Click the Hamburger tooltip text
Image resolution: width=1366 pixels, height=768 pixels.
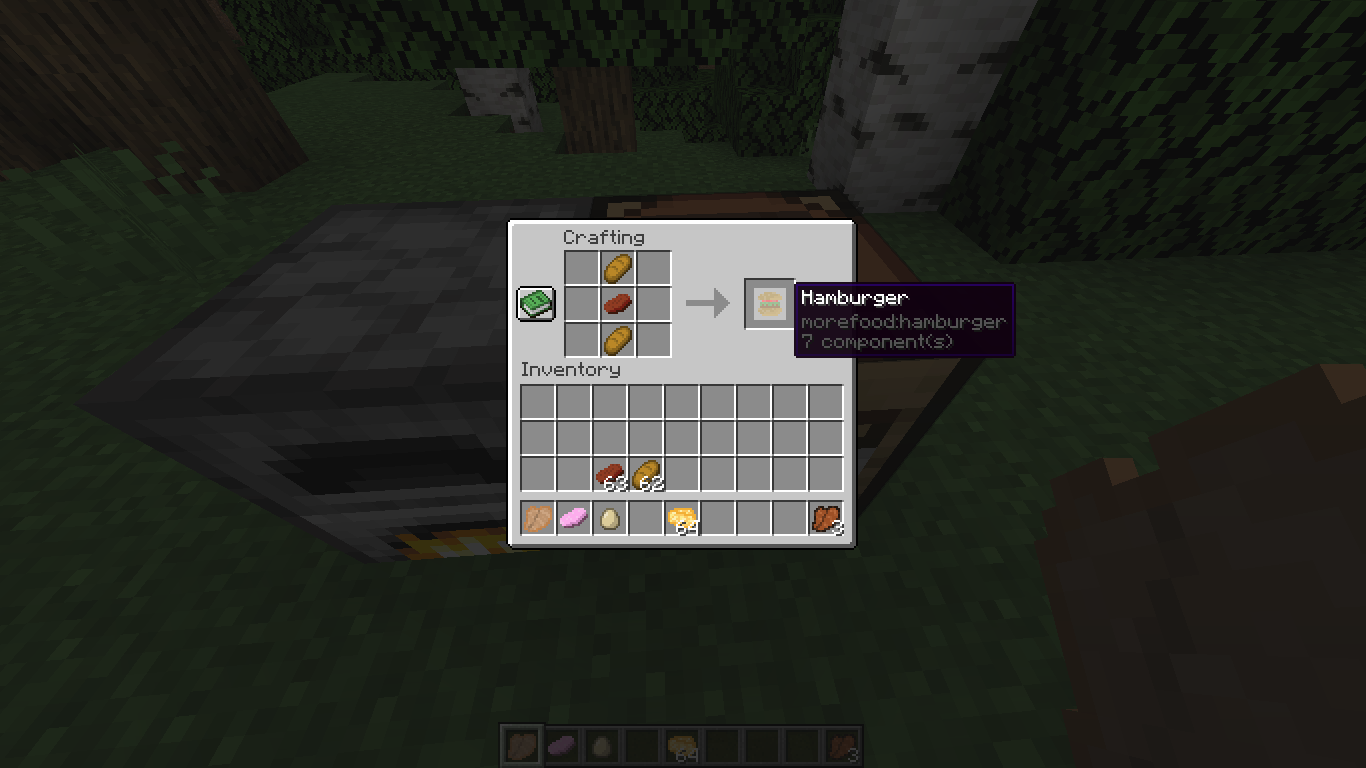coord(855,297)
